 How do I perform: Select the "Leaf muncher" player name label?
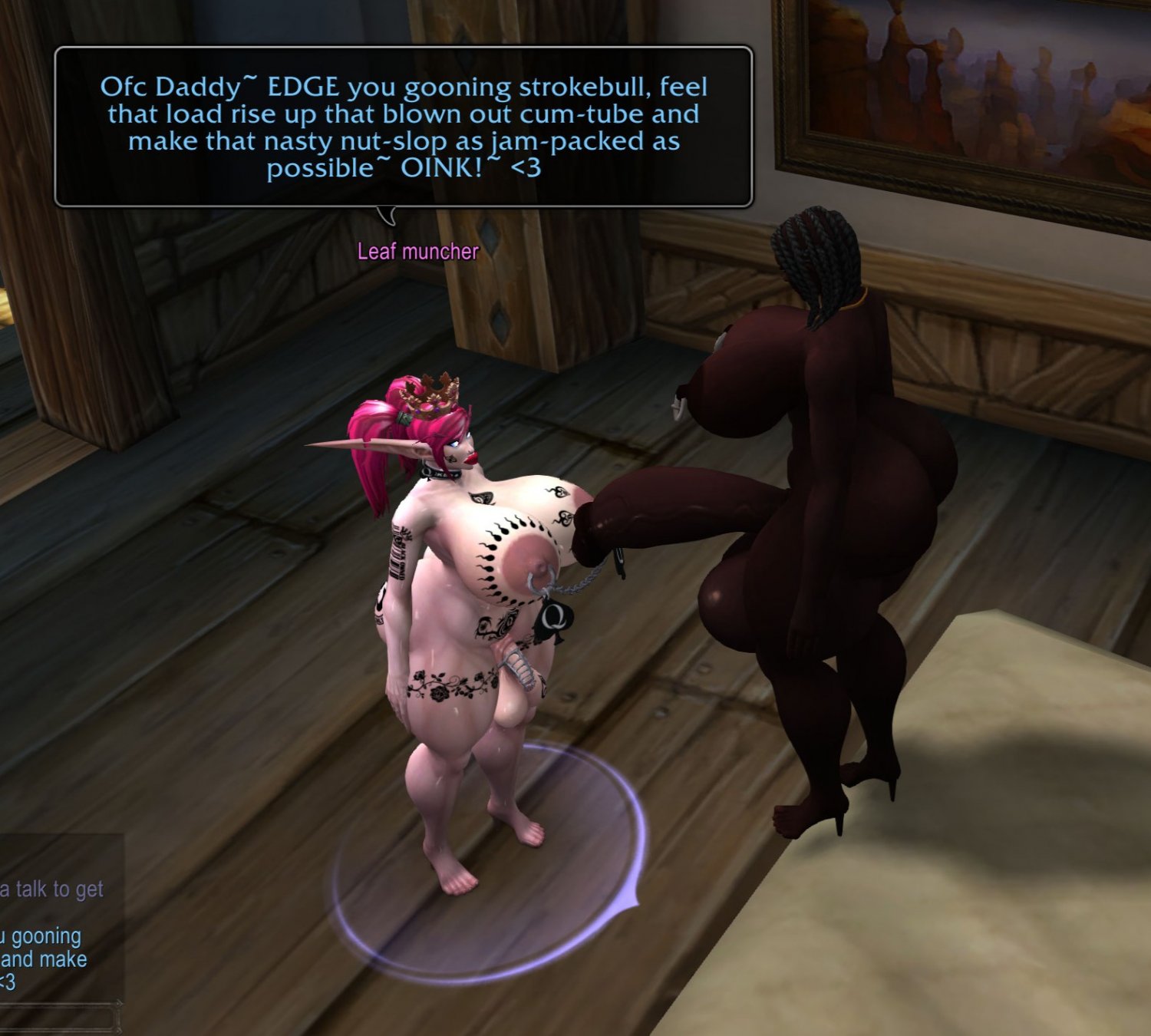[417, 251]
